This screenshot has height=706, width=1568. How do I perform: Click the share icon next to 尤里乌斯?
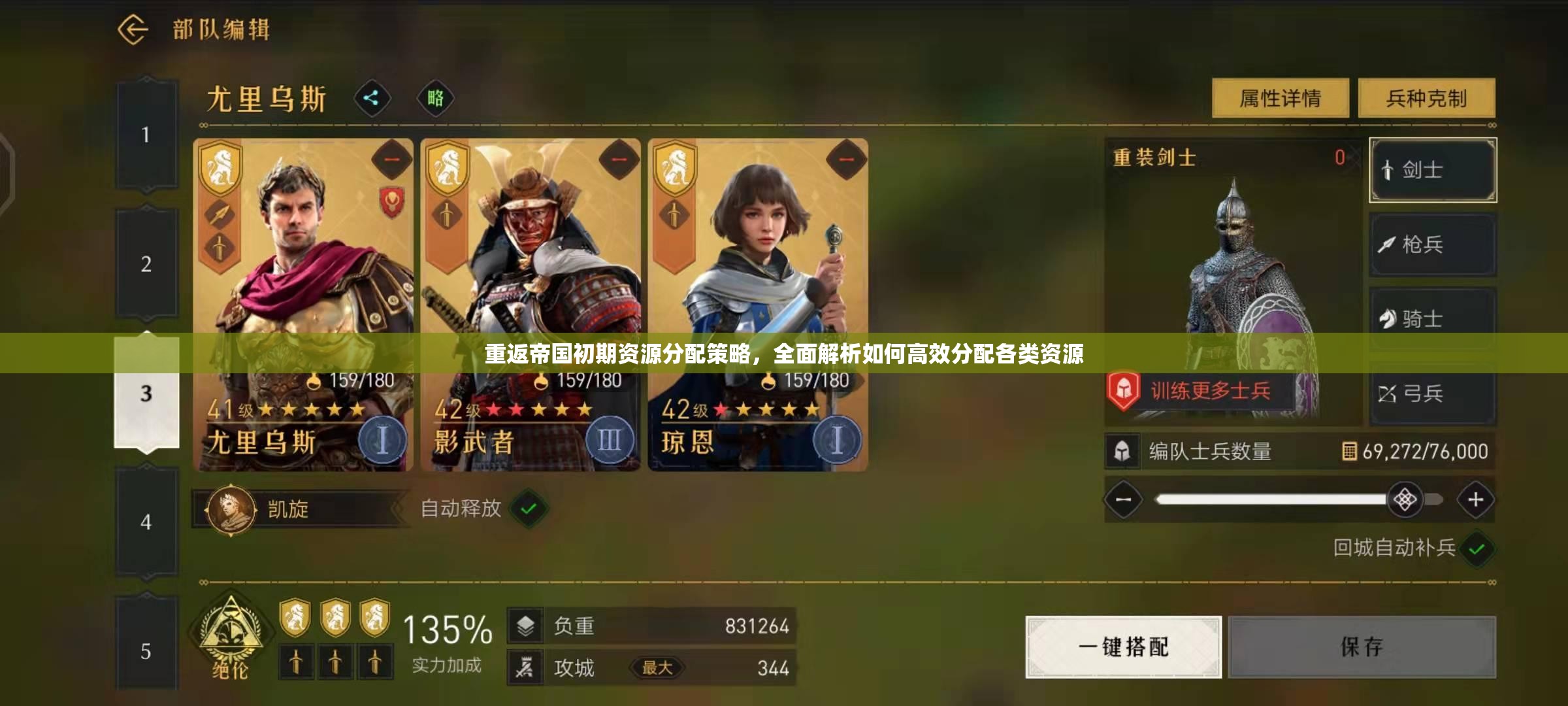tap(372, 98)
